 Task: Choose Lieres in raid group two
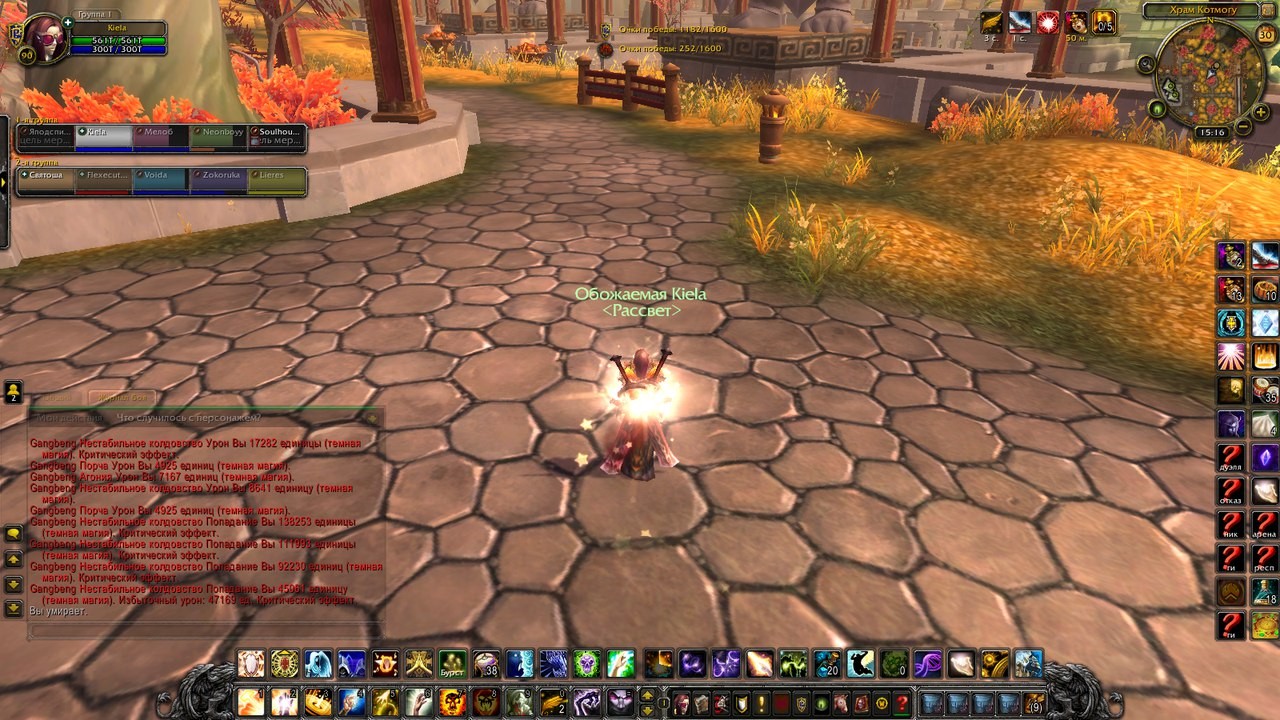[276, 180]
